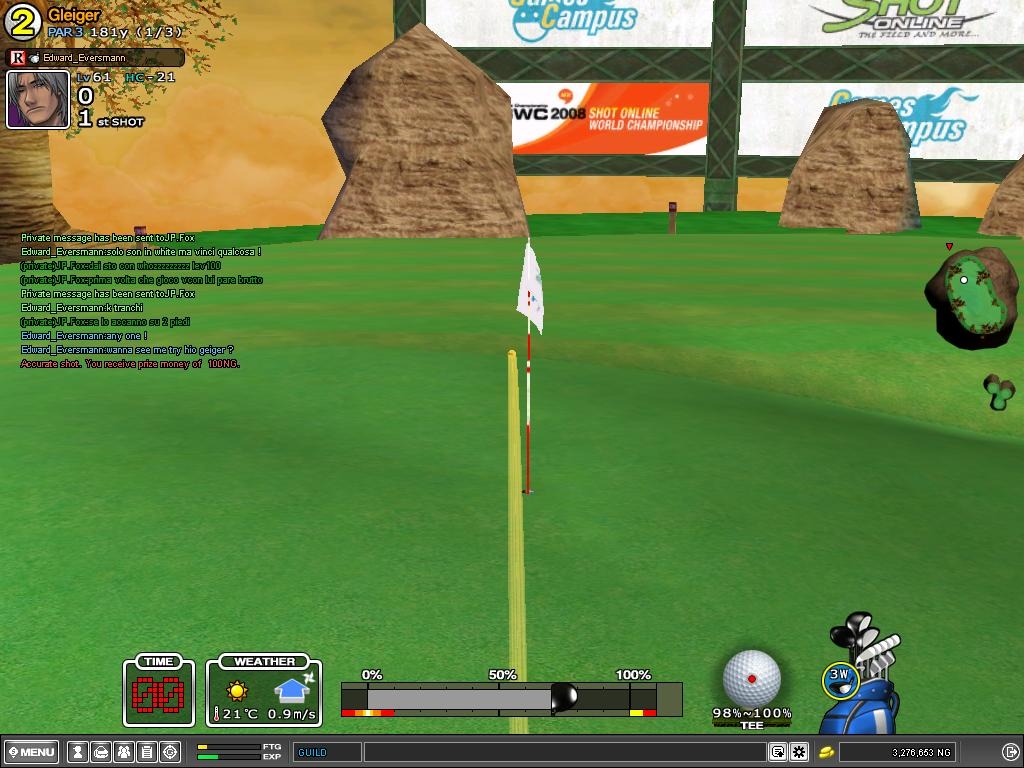The height and width of the screenshot is (768, 1024).
Task: Open the hole overview minimap
Action: coord(970,296)
